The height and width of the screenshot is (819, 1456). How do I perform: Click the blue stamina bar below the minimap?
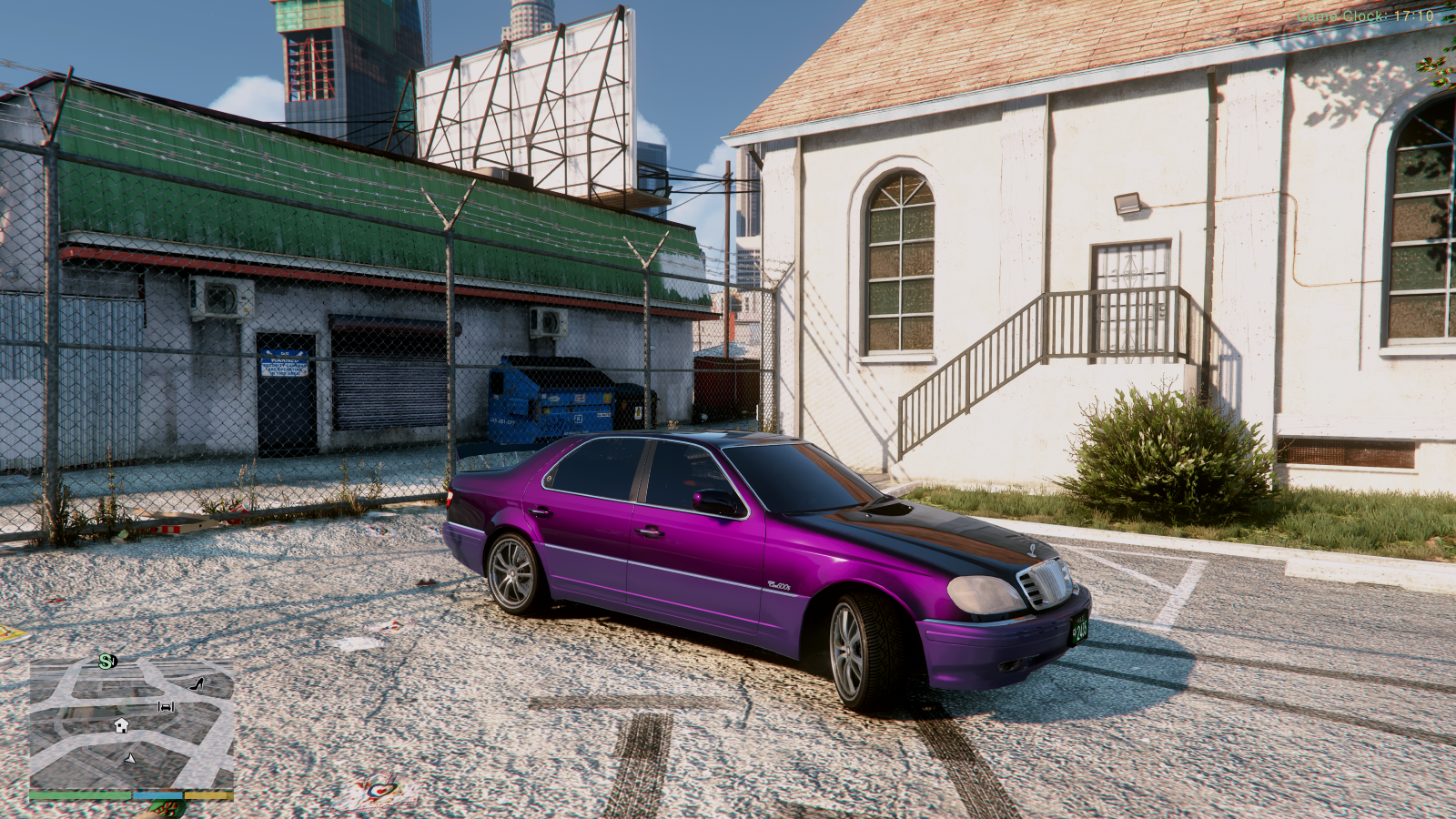157,794
